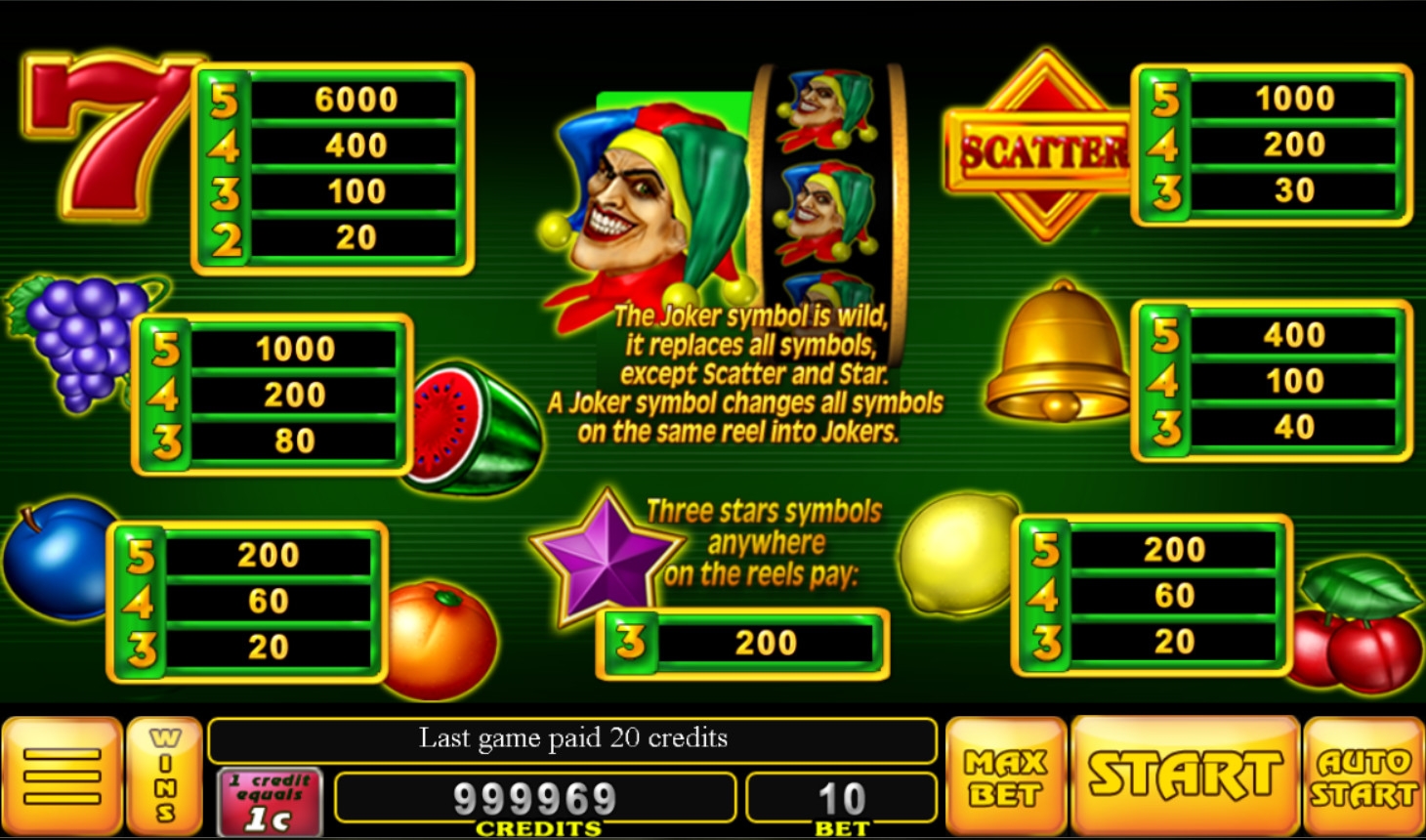Click the WINS button
Screen dimensions: 1426x840
tap(164, 777)
